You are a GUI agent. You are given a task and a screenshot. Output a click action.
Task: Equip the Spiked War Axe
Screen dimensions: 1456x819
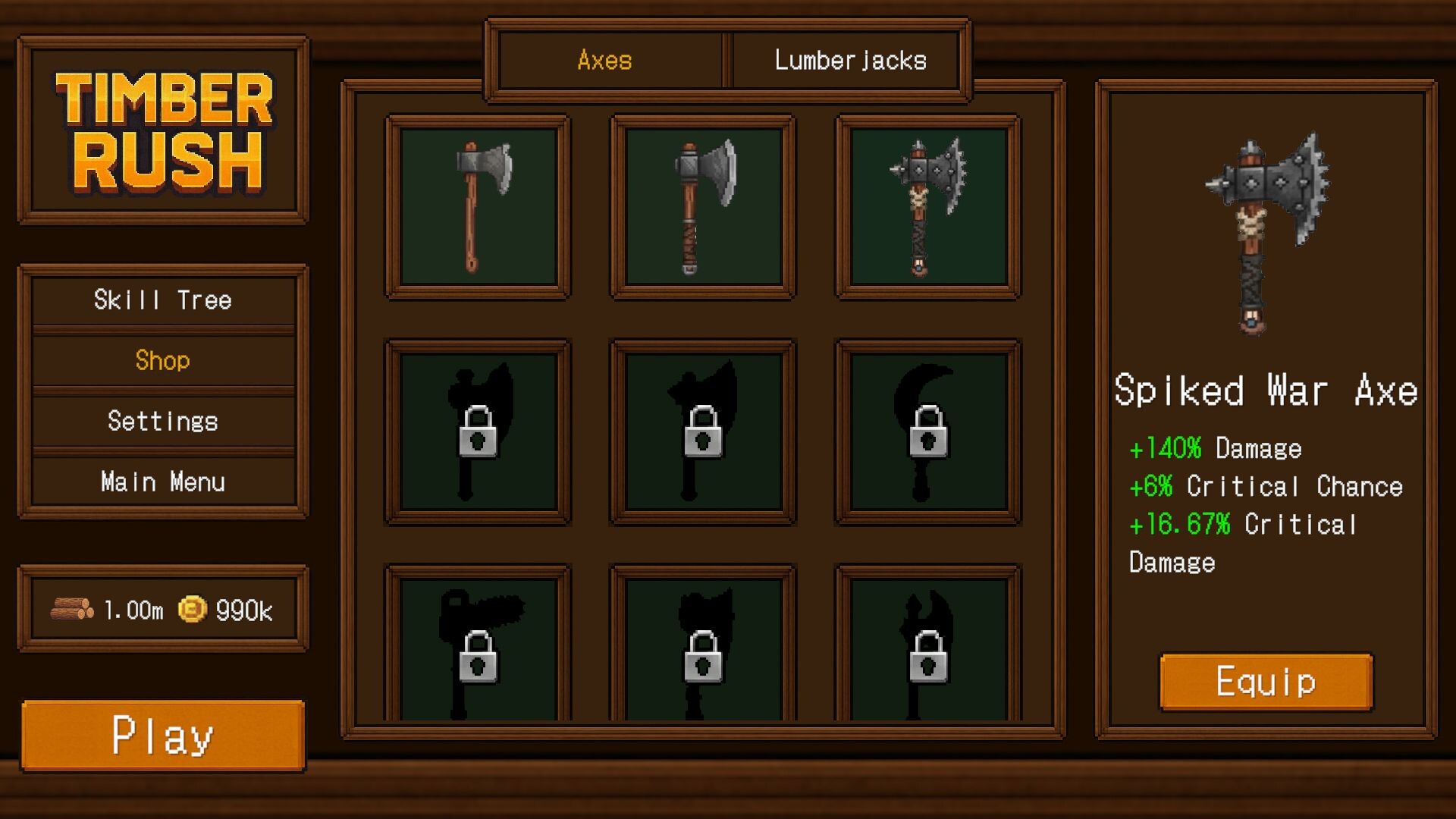tap(1265, 681)
